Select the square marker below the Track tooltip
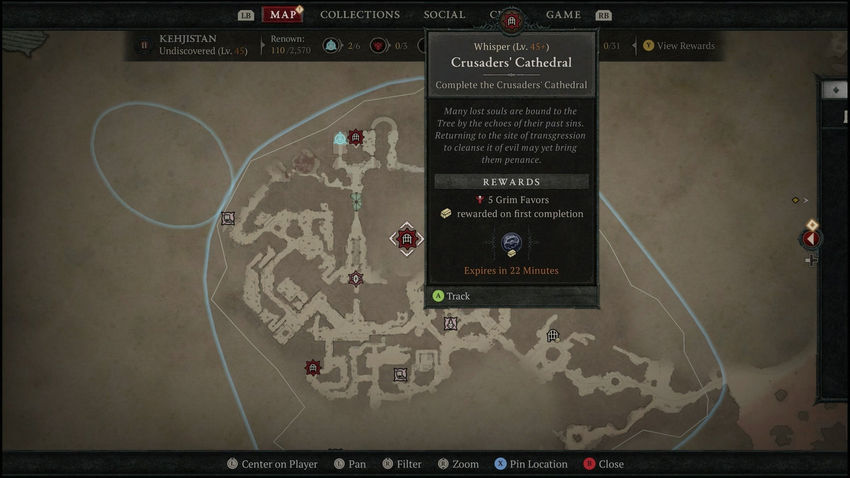This screenshot has width=850, height=478. [x=450, y=323]
